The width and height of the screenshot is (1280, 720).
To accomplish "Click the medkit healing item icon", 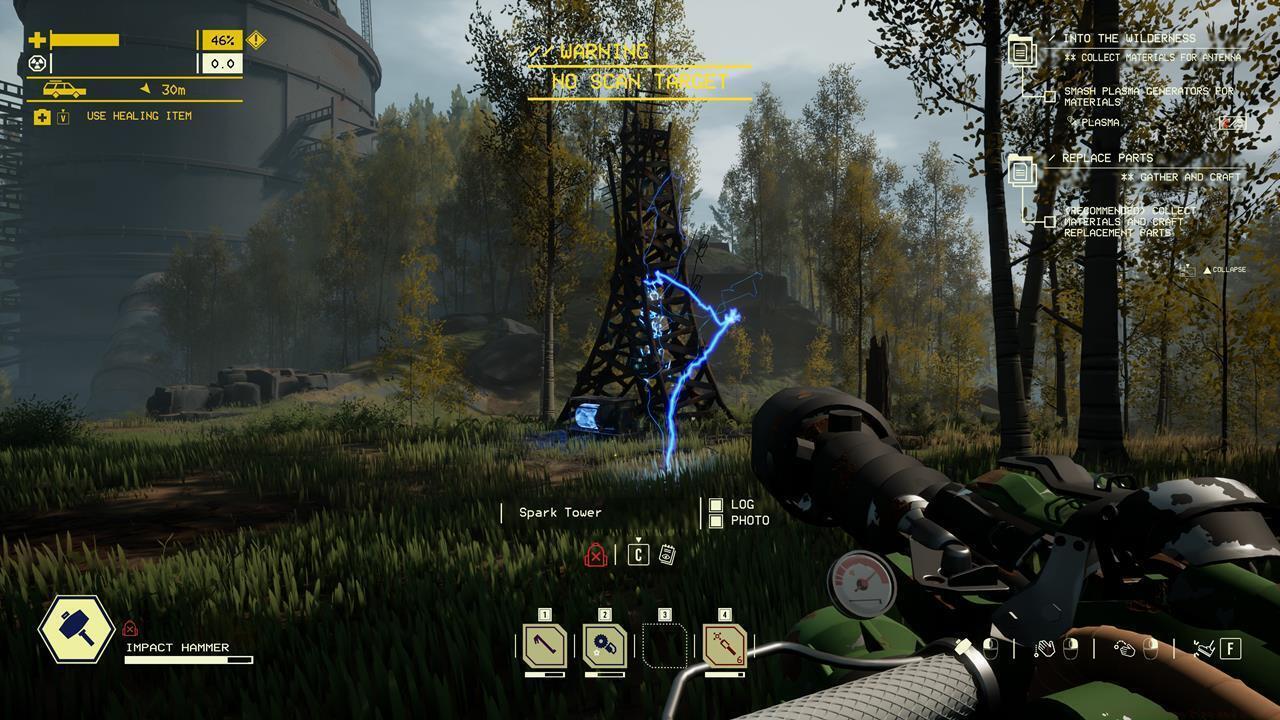I will pos(42,117).
